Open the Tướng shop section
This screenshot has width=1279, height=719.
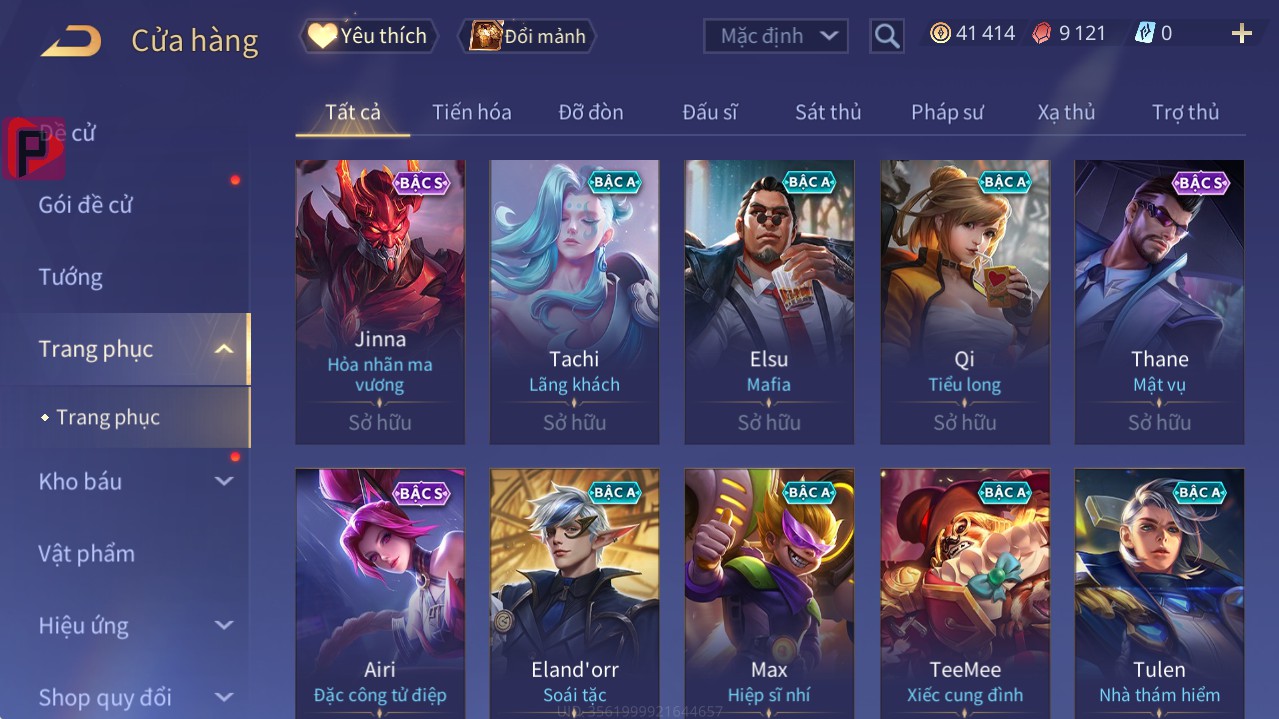(x=71, y=277)
